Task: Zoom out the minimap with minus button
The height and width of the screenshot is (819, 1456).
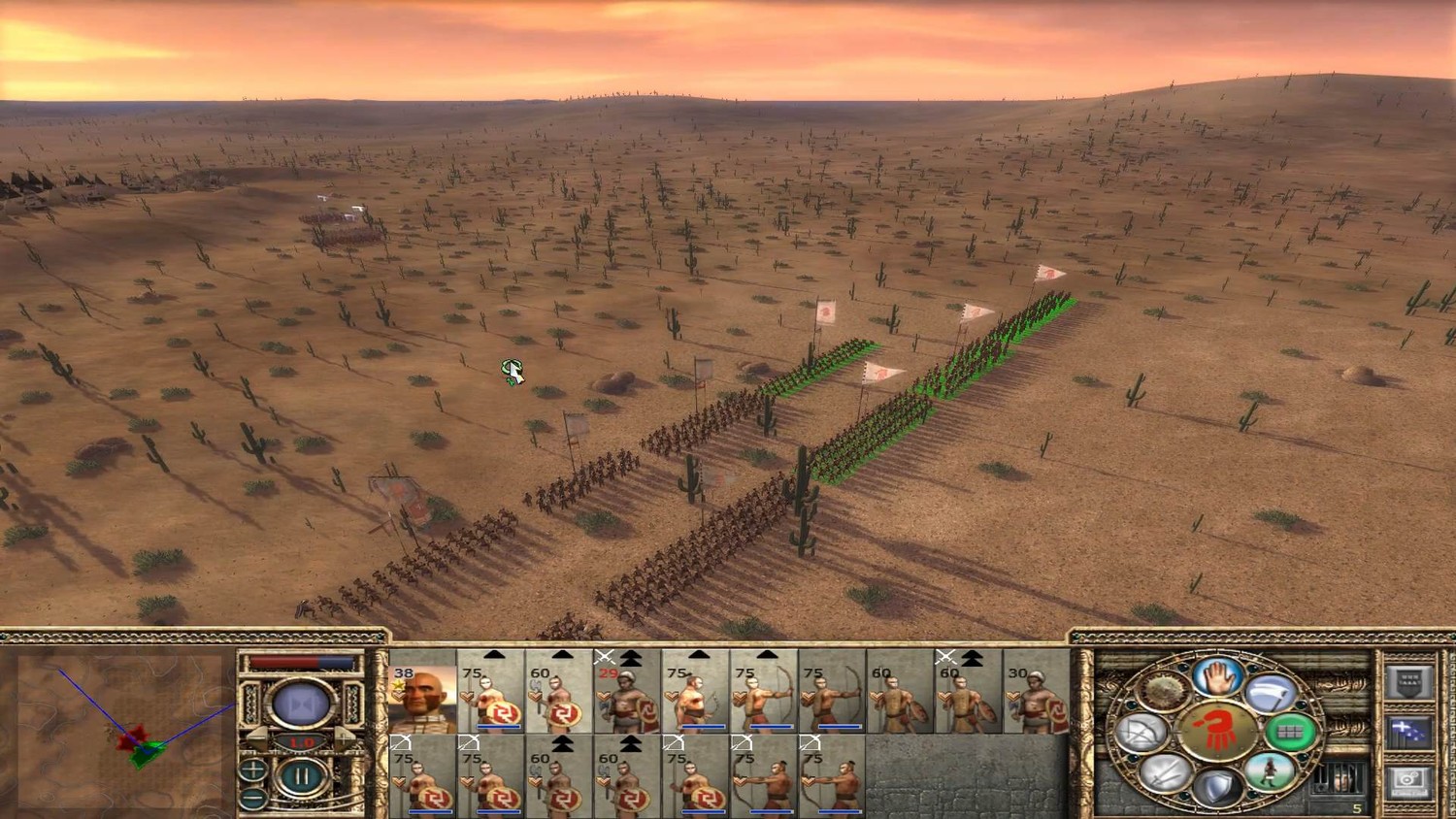Action: point(253,798)
